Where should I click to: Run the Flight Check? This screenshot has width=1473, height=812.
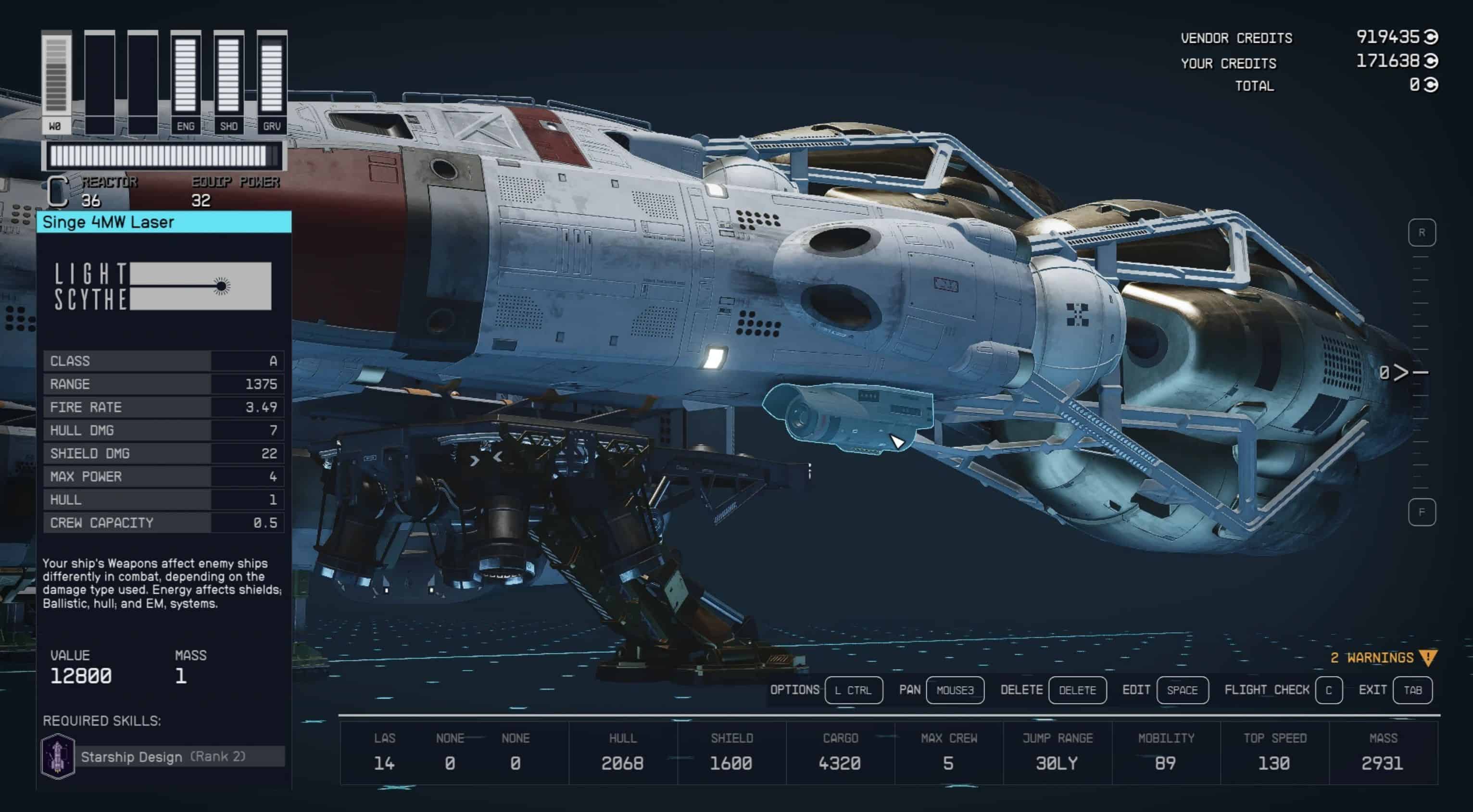coord(1328,690)
